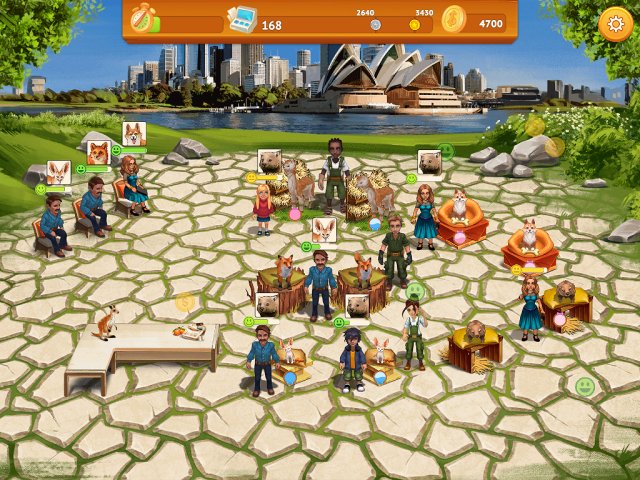Open the settings gear menu
Screen dimensions: 640x480
coord(614,24)
